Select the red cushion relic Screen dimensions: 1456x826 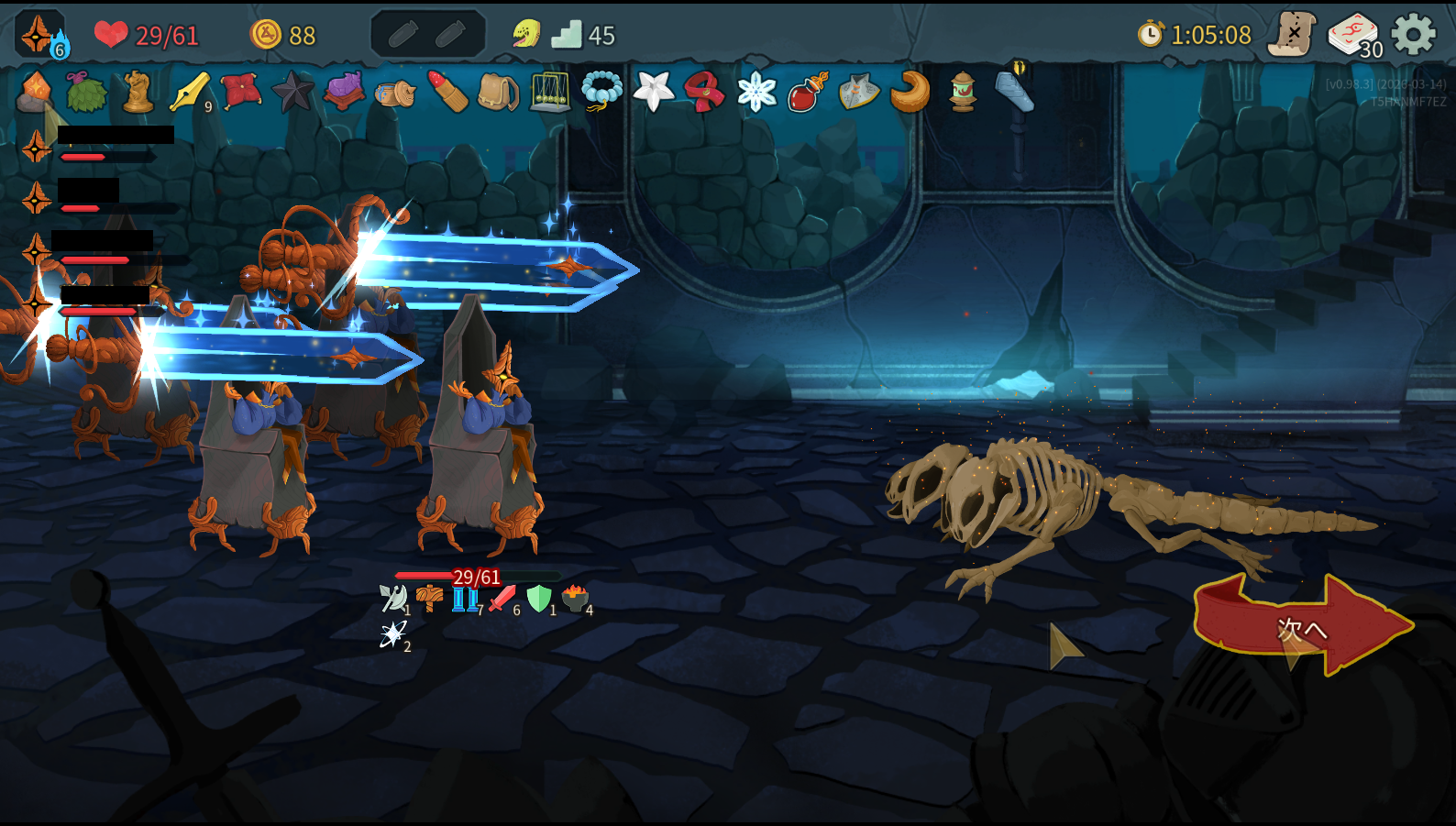click(241, 91)
